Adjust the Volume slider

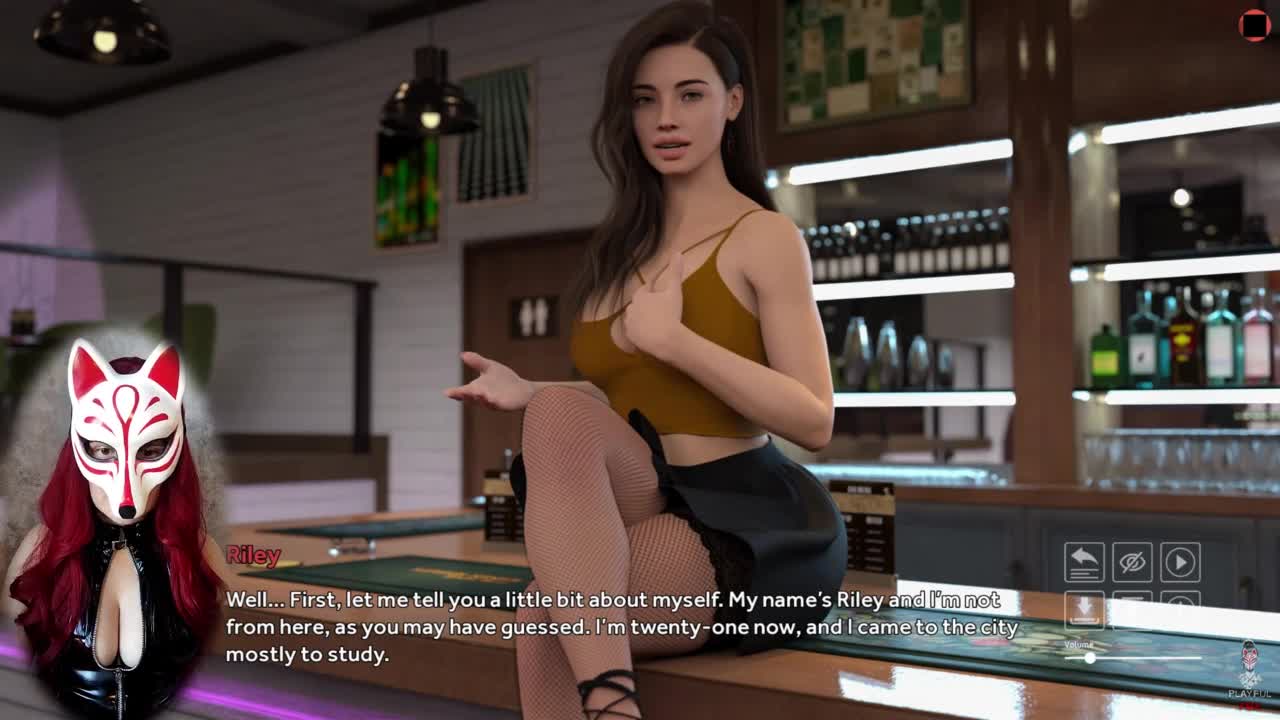pyautogui.click(x=1090, y=658)
